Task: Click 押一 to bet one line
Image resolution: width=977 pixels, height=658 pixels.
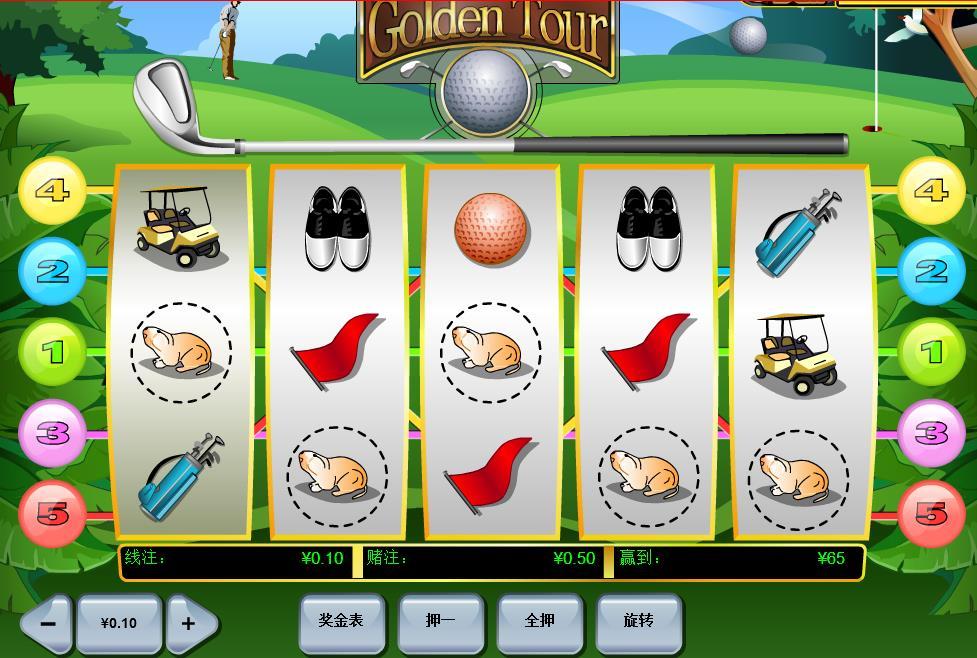Action: click(440, 621)
